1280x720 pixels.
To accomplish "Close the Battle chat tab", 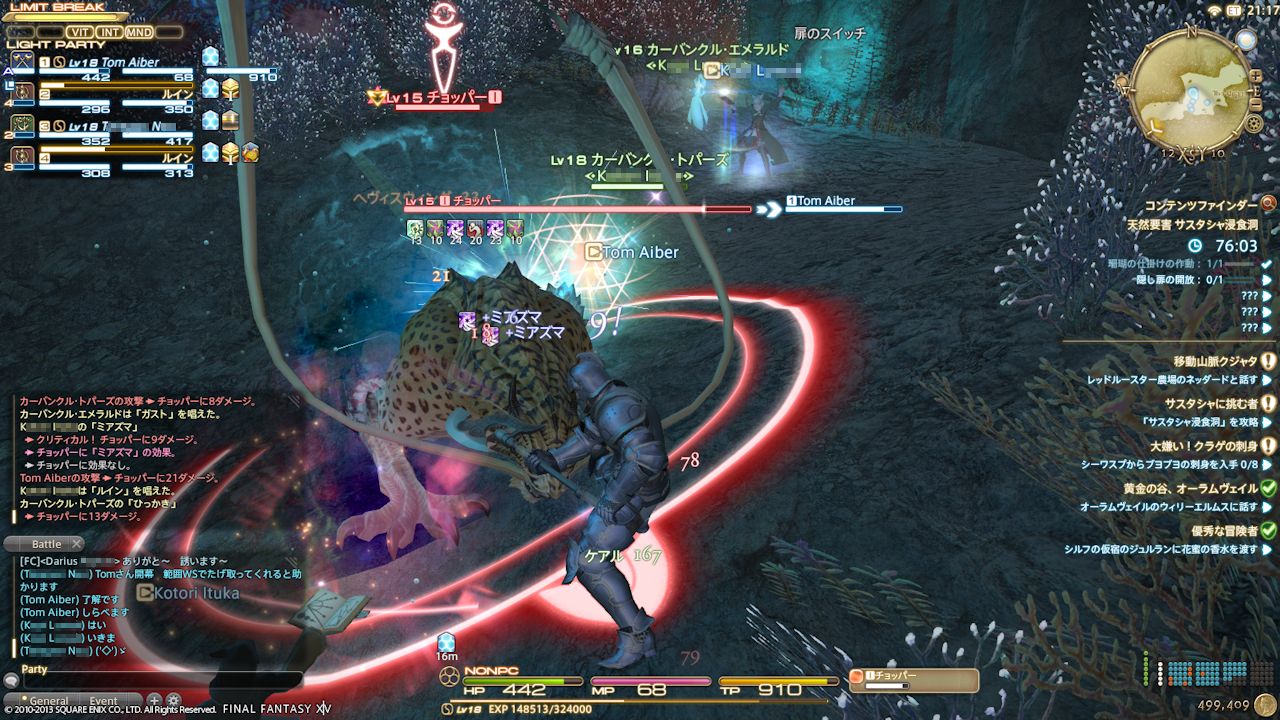I will coord(77,544).
